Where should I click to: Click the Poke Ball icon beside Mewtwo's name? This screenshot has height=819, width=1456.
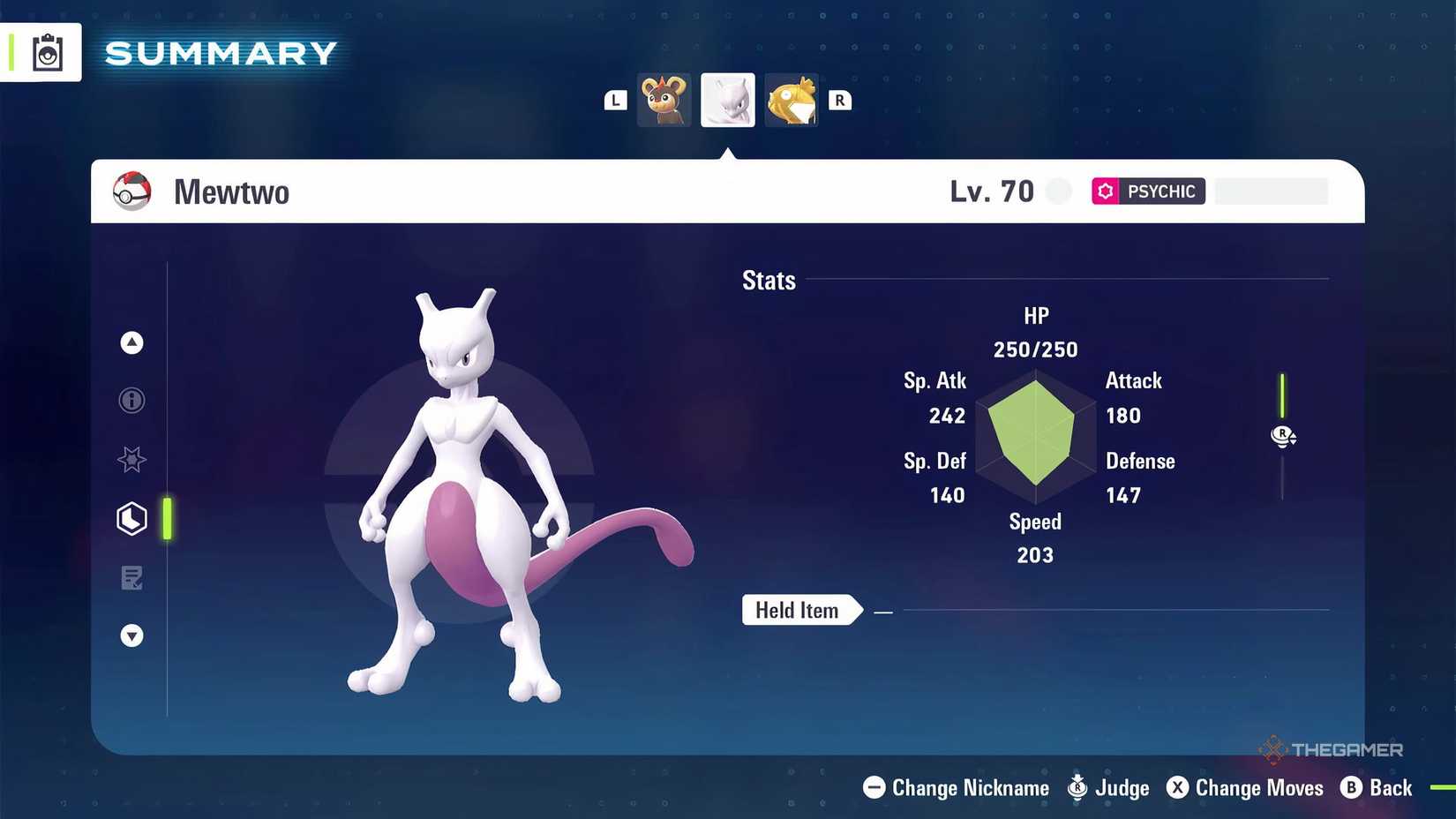131,191
